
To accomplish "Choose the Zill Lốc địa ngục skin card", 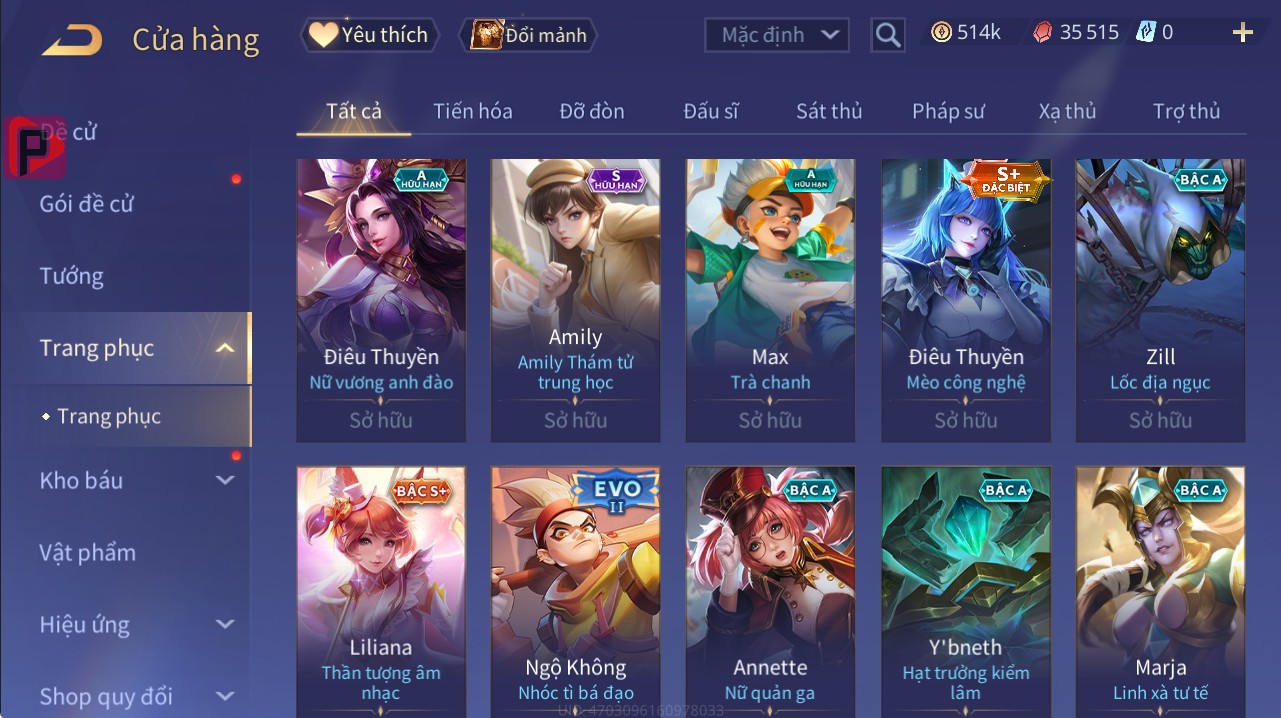I will pyautogui.click(x=1160, y=300).
